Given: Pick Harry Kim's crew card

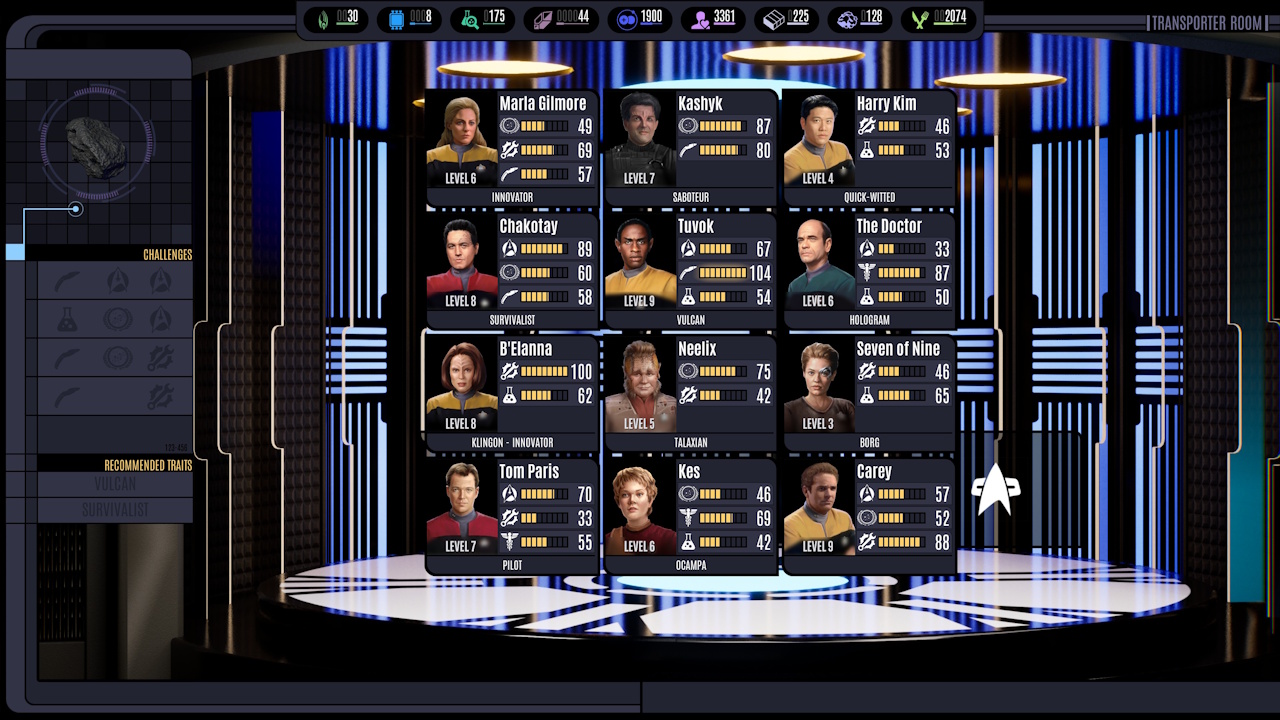Looking at the screenshot, I should pyautogui.click(x=868, y=148).
